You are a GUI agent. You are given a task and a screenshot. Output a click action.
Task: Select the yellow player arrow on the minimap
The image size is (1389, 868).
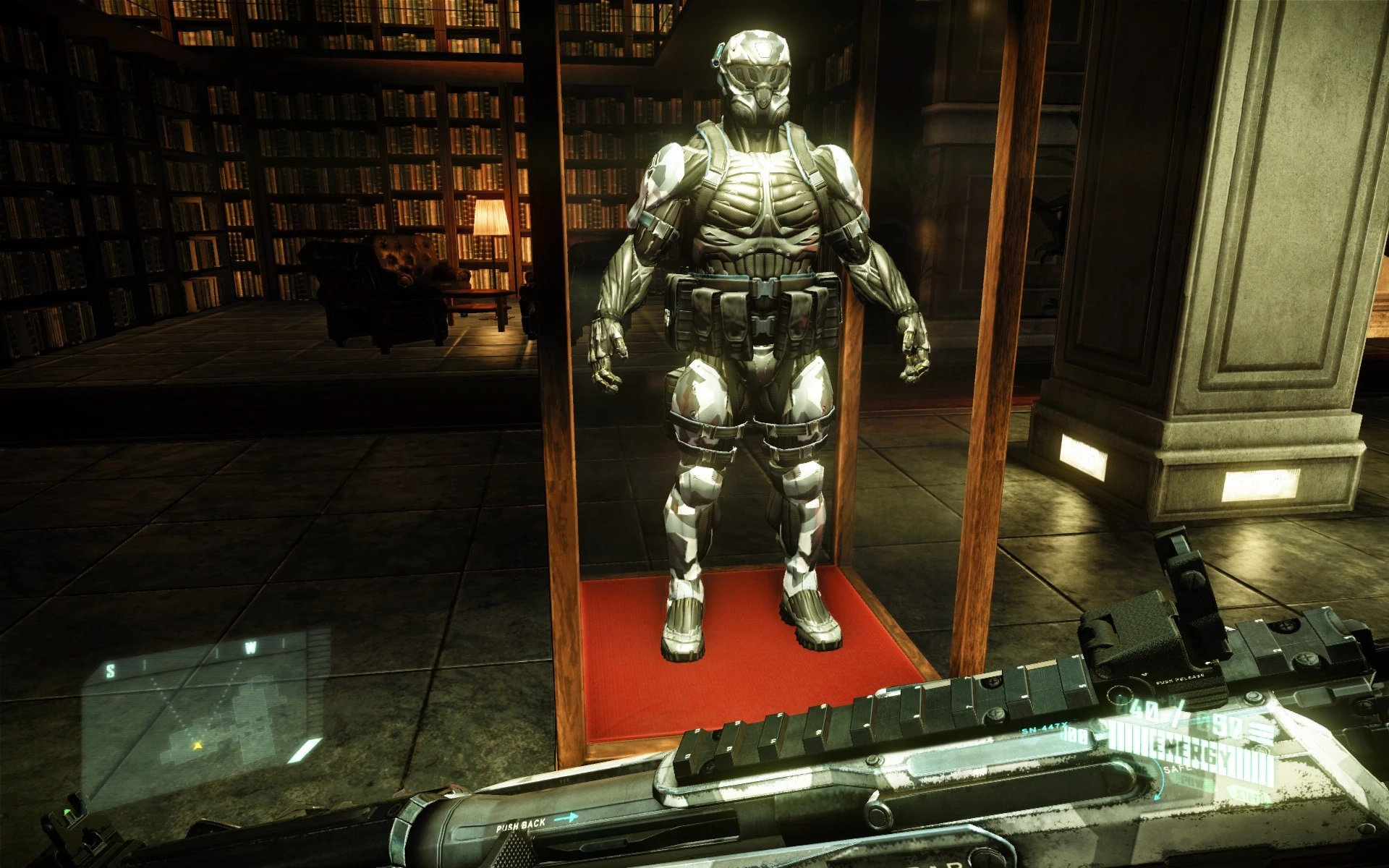pyautogui.click(x=197, y=745)
